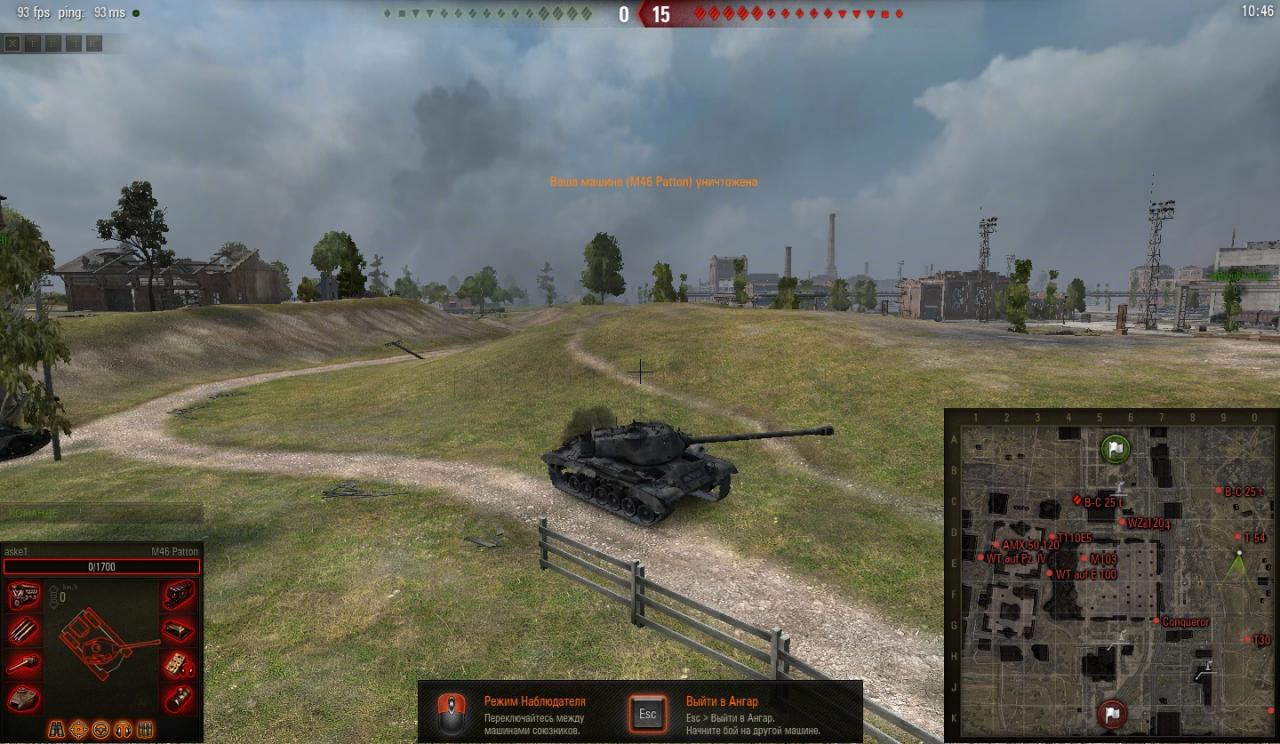Viewport: 1280px width, 744px height.
Task: Select the T-54 marker on the minimap
Action: [x=1238, y=538]
